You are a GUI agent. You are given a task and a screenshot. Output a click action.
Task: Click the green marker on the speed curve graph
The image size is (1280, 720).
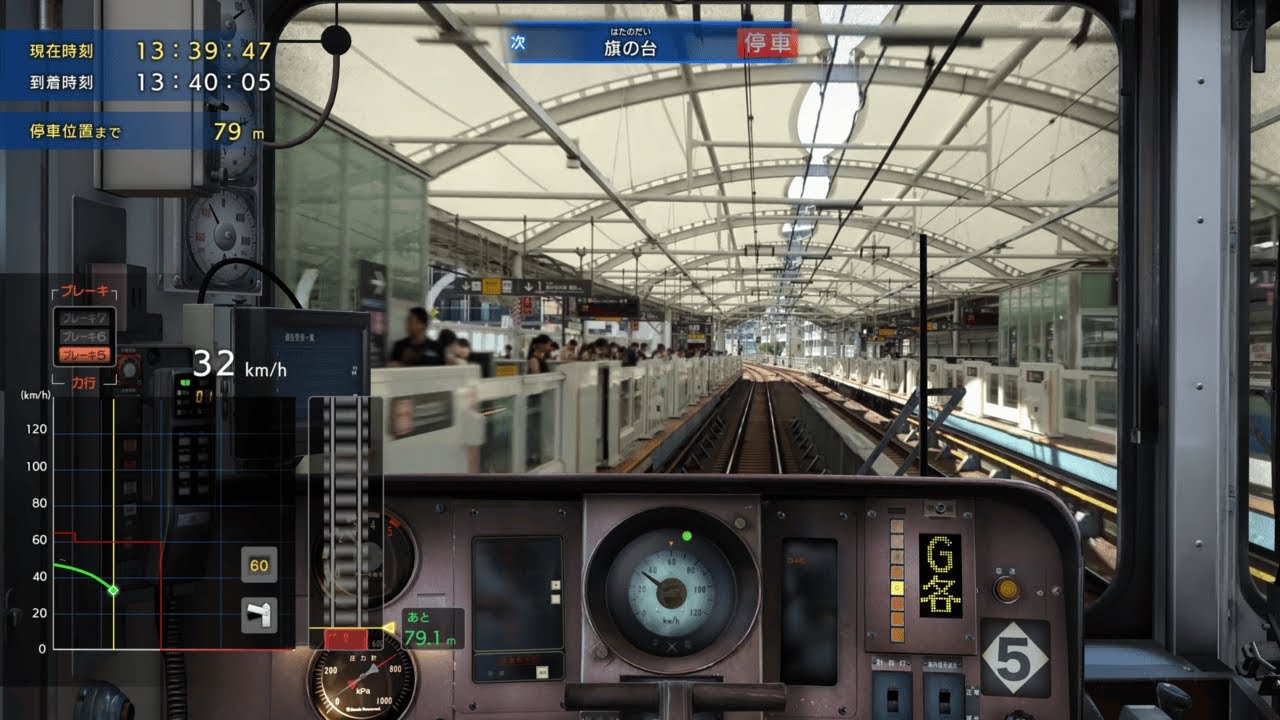point(113,589)
